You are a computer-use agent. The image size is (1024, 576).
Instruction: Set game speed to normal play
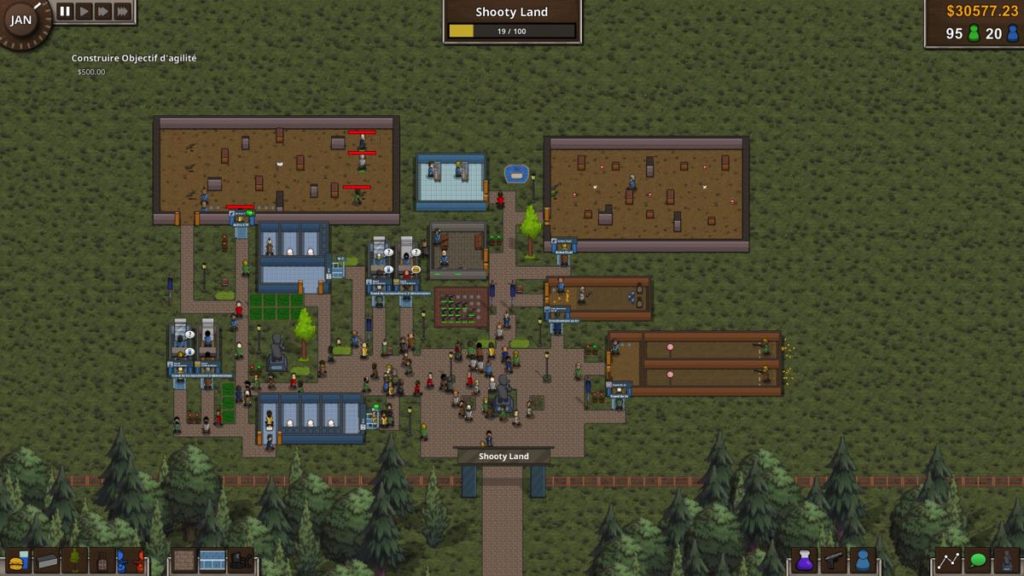84,11
